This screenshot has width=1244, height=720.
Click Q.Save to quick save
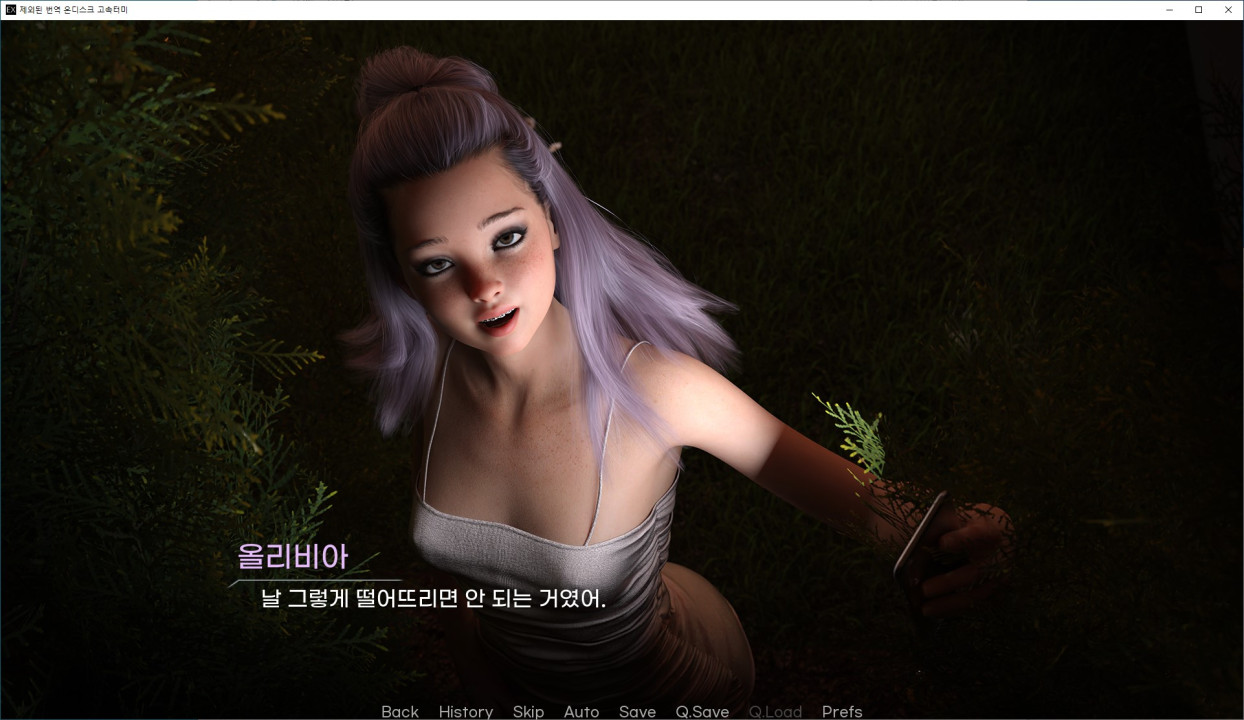[x=702, y=711]
